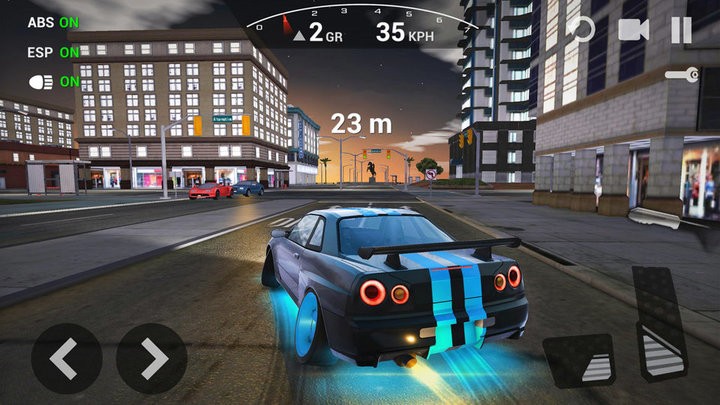Change camera view with the camera icon
The image size is (720, 405).
click(x=633, y=29)
